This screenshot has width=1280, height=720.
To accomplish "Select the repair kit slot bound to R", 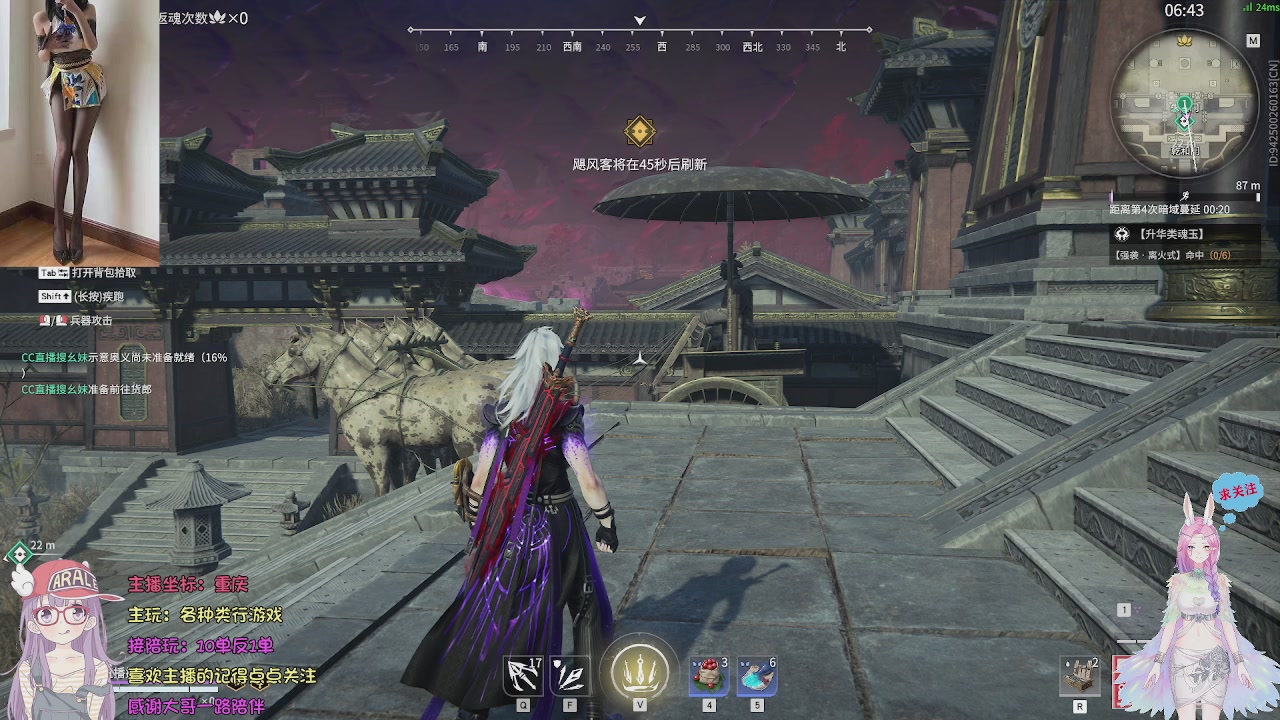I will (1080, 677).
